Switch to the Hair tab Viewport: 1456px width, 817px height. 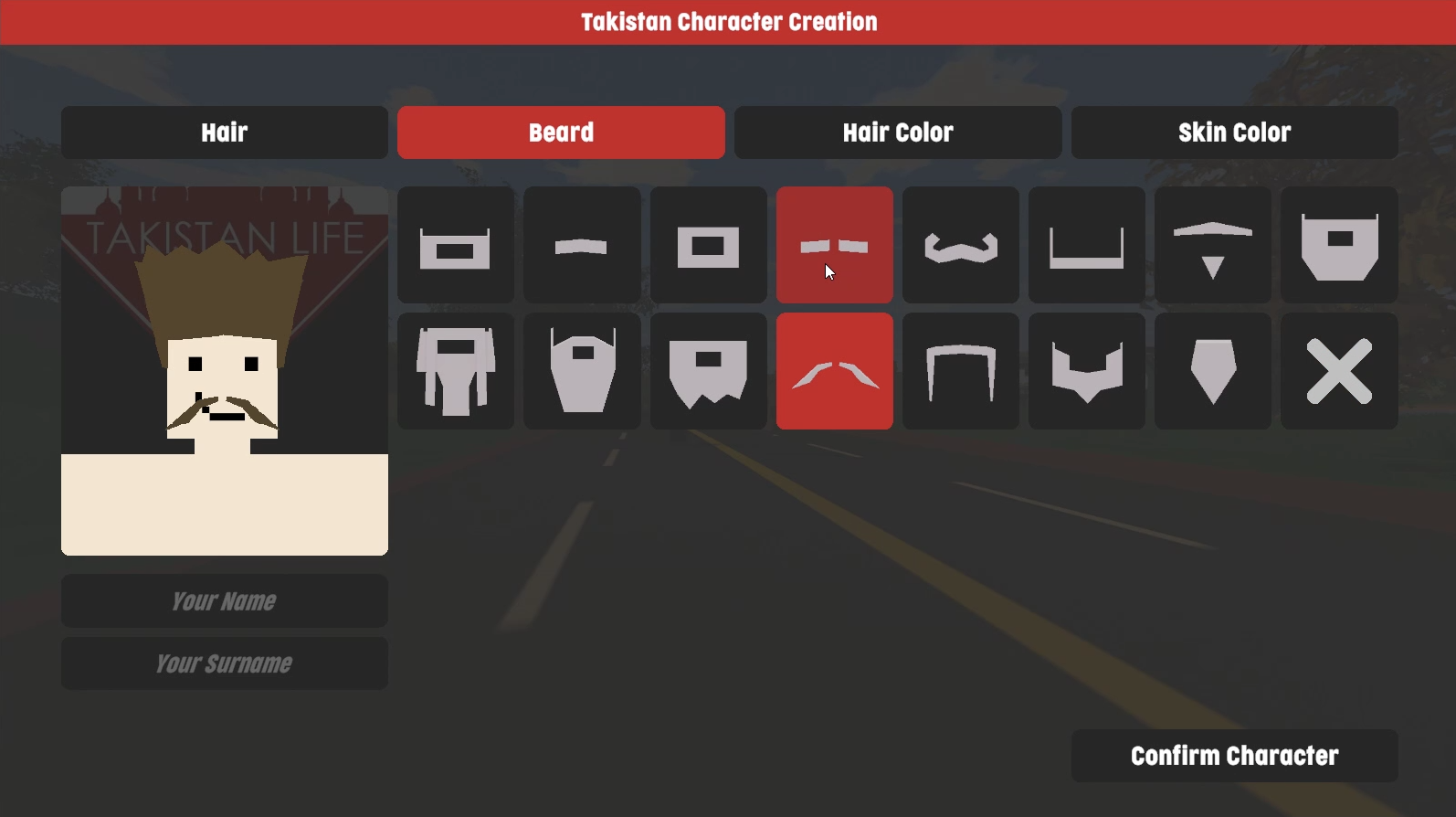click(x=224, y=133)
